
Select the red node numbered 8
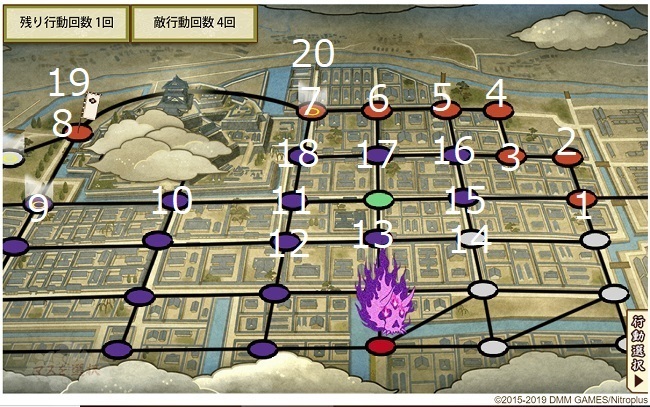(x=78, y=132)
